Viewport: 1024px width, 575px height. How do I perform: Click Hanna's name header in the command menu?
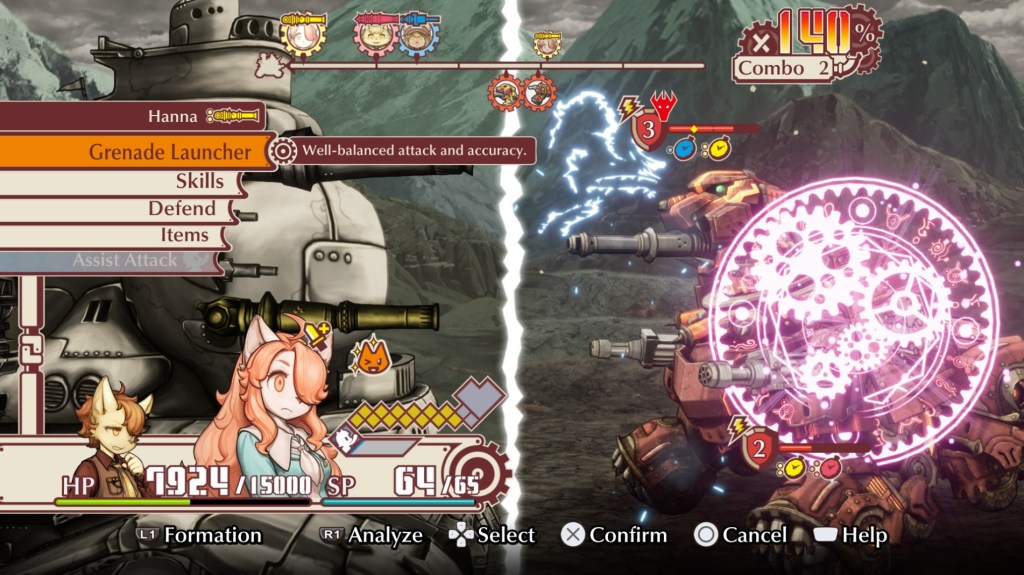click(x=173, y=116)
